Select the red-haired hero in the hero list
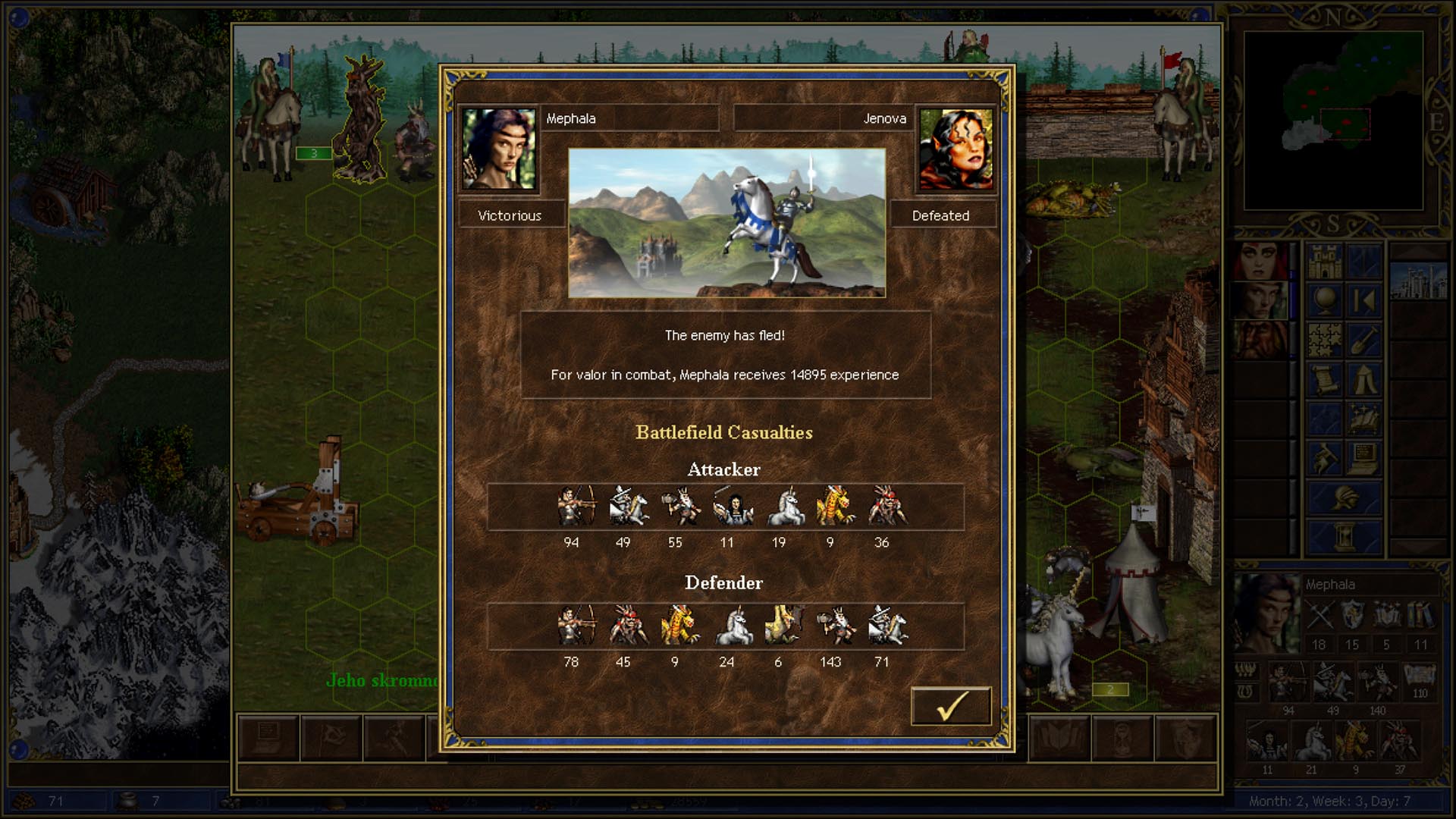This screenshot has height=819, width=1456. 1260,262
